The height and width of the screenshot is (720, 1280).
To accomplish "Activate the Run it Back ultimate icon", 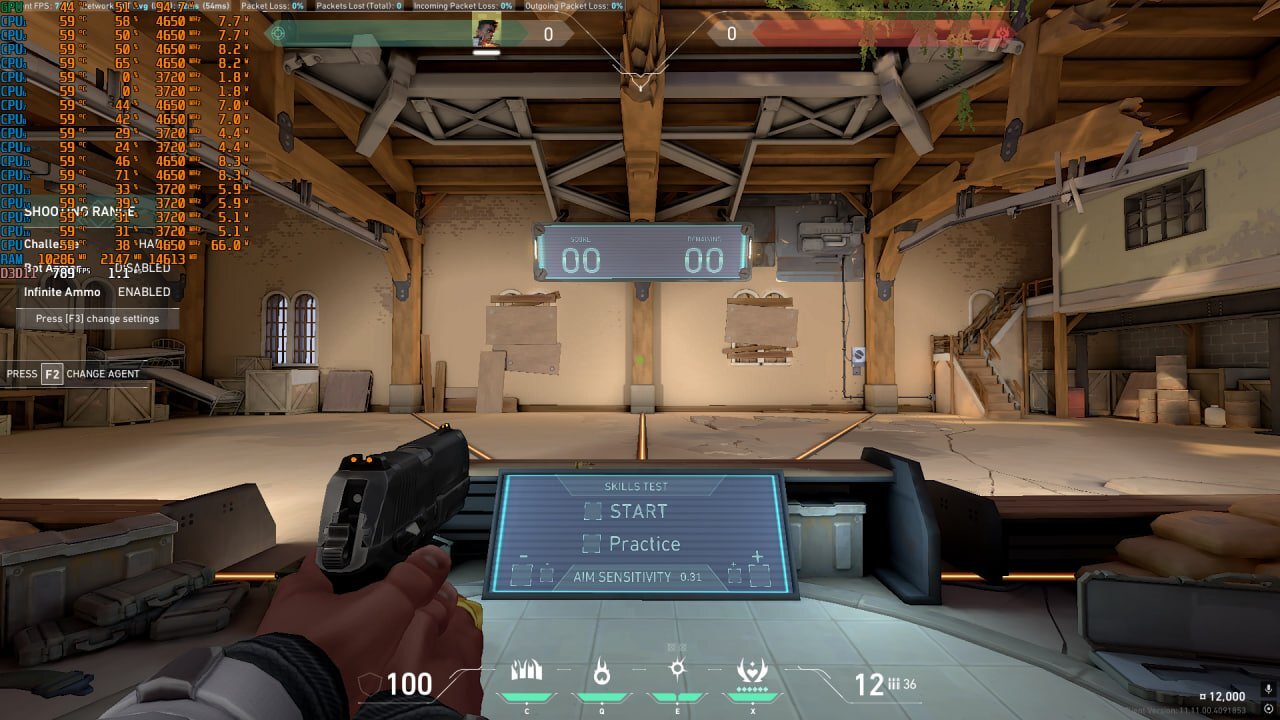I will (x=752, y=671).
